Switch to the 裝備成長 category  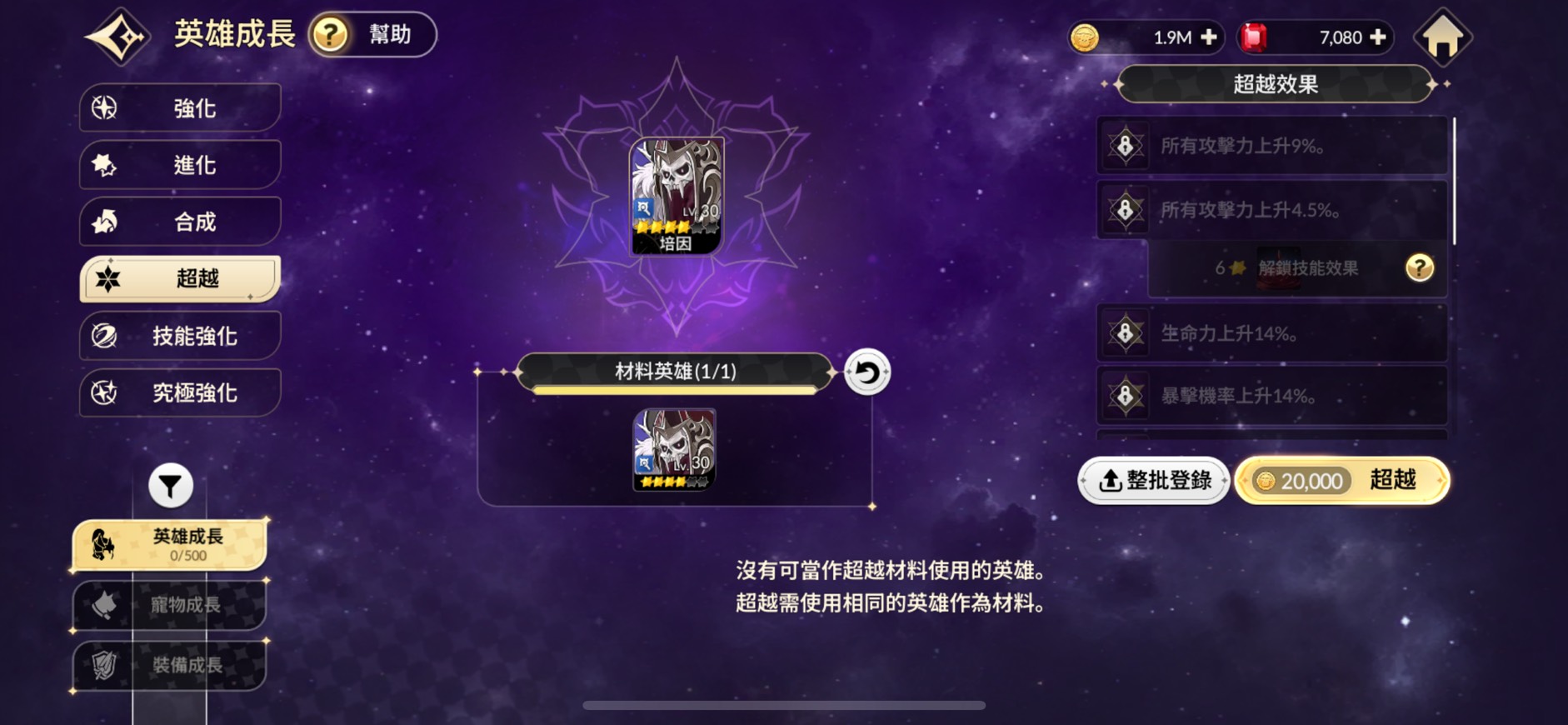coord(170,665)
